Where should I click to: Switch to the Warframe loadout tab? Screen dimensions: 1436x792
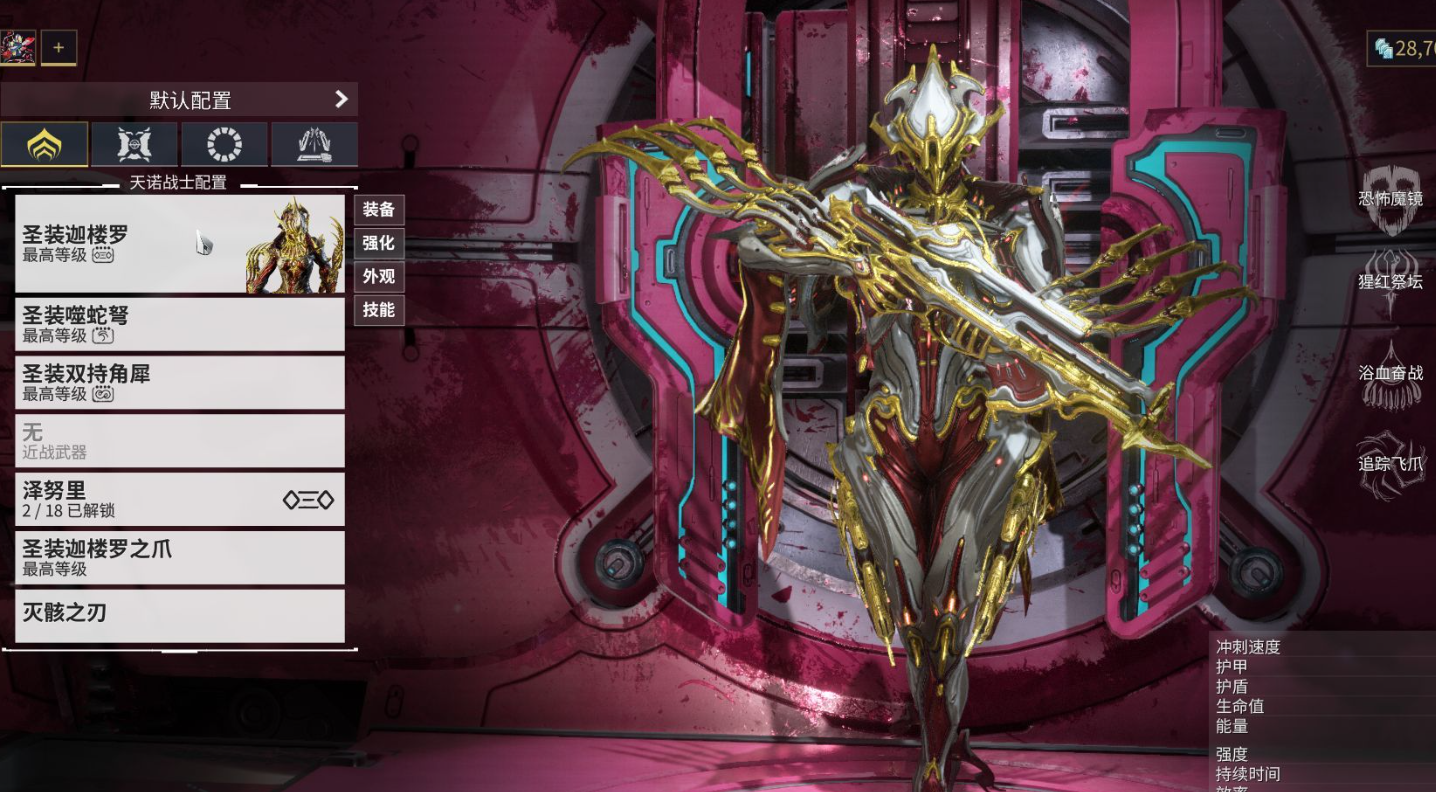44,144
